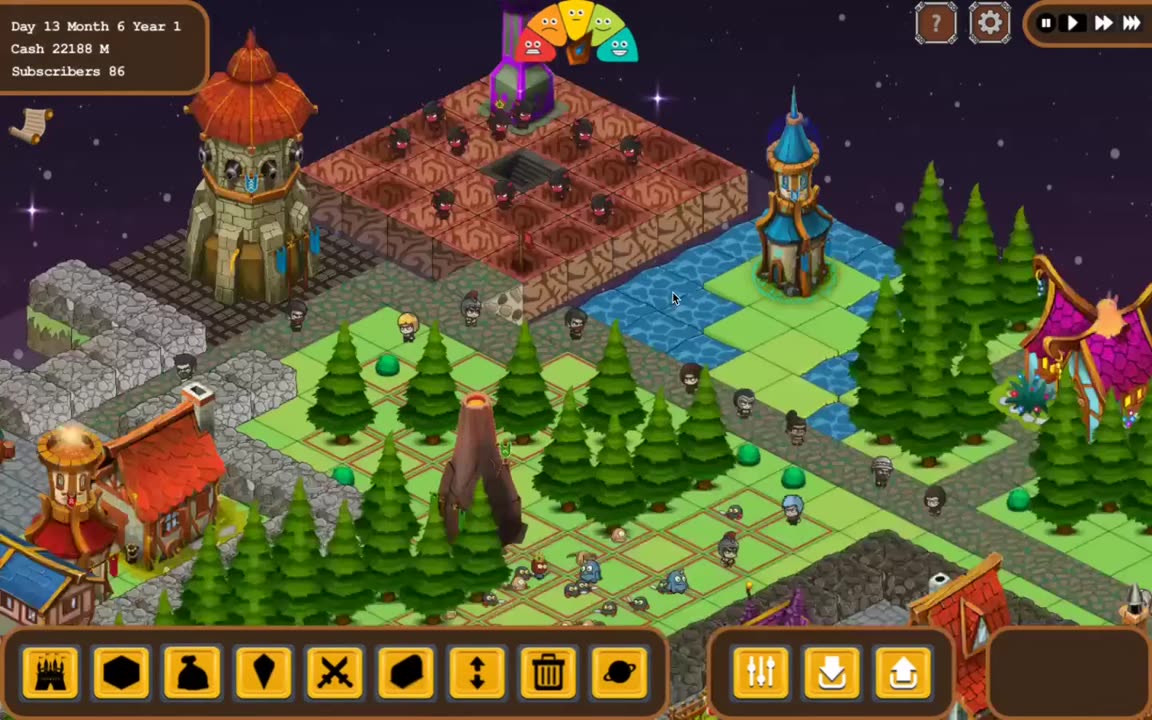This screenshot has height=720, width=1152.
Task: Activate the crossed swords tool
Action: click(335, 671)
